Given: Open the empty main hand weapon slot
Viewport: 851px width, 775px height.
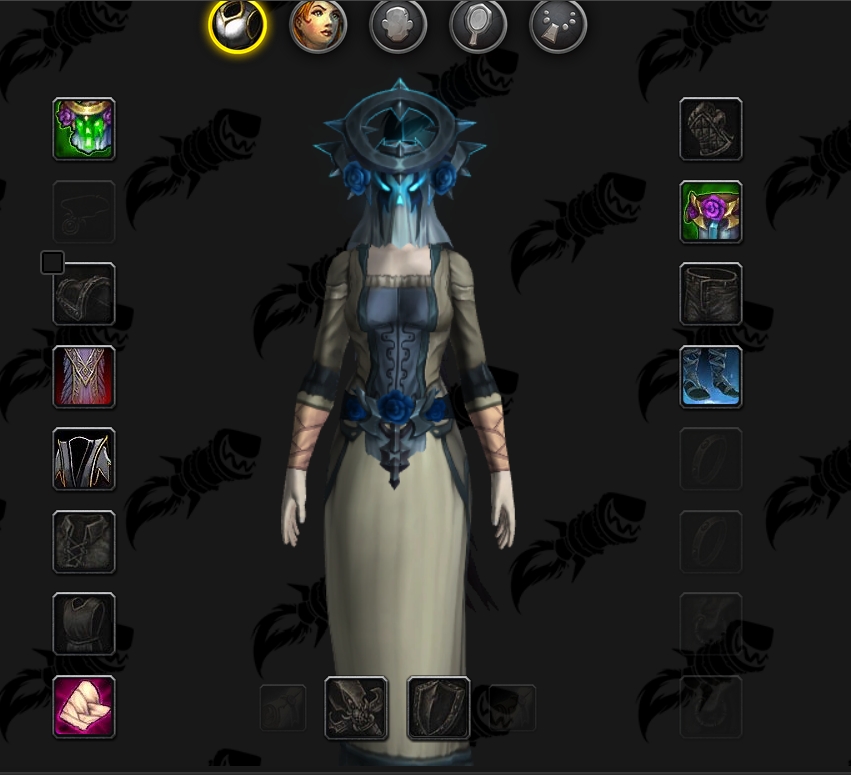Looking at the screenshot, I should (x=357, y=708).
